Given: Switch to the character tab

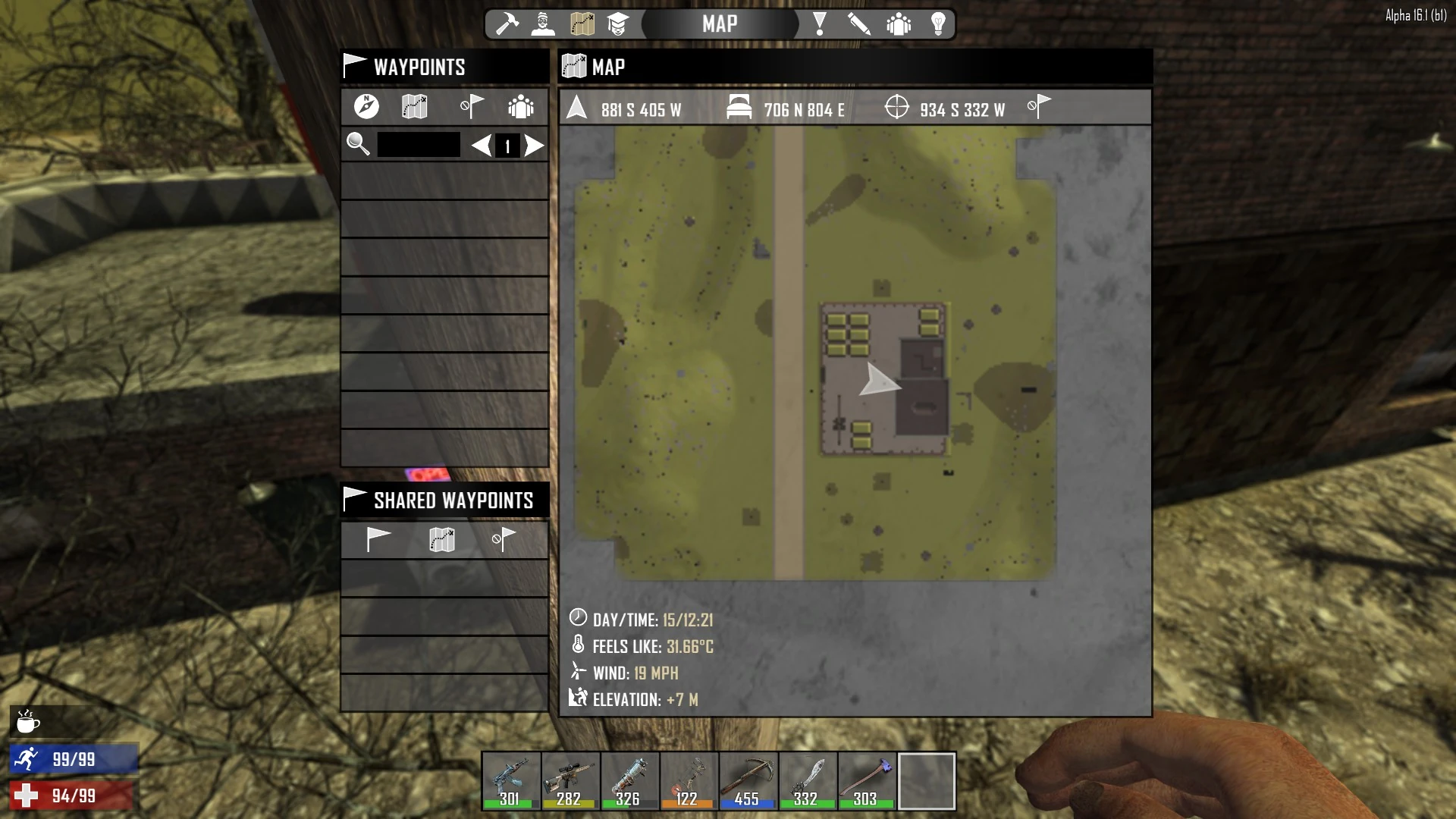Looking at the screenshot, I should tap(543, 24).
